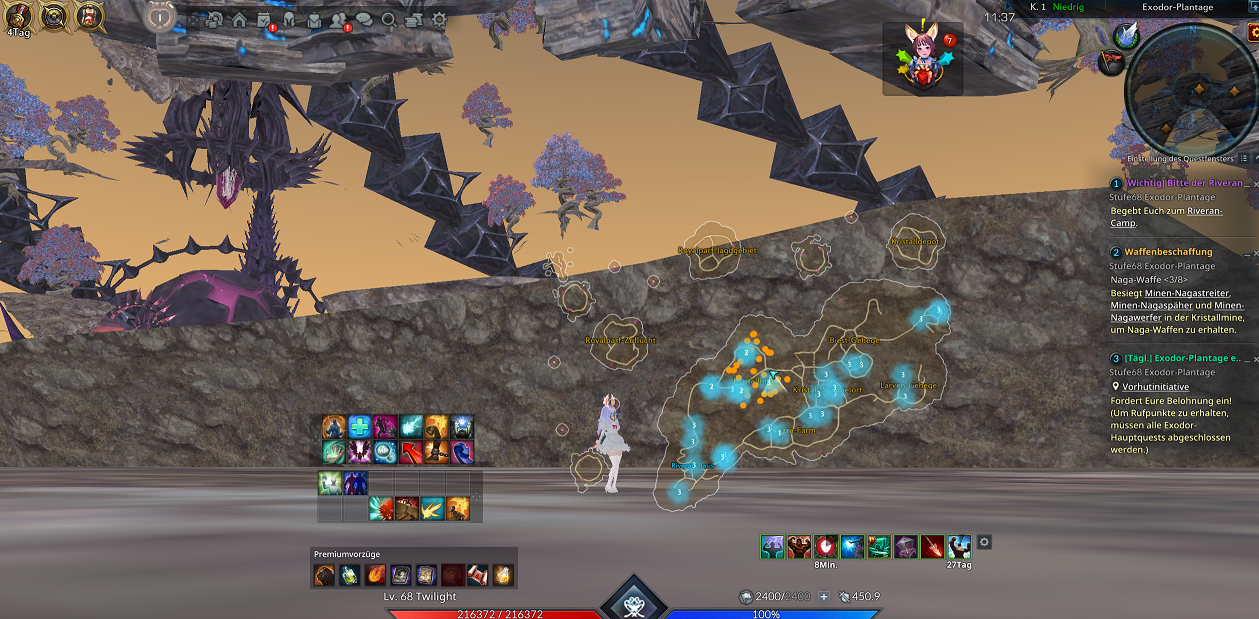Click the red flag icon beside minimap
This screenshot has width=1259, height=619.
point(1110,62)
